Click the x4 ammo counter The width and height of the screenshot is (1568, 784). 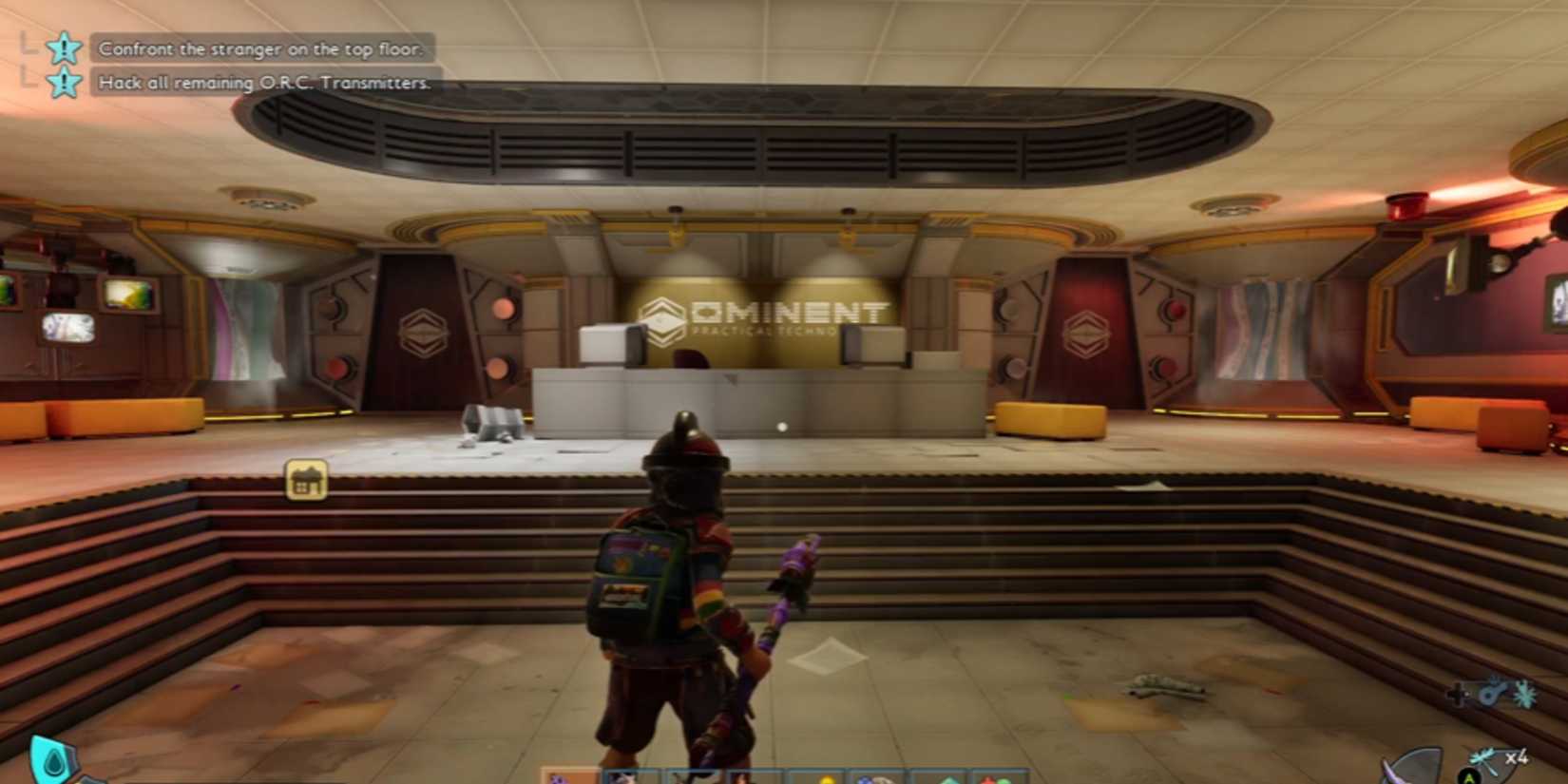point(1517,755)
